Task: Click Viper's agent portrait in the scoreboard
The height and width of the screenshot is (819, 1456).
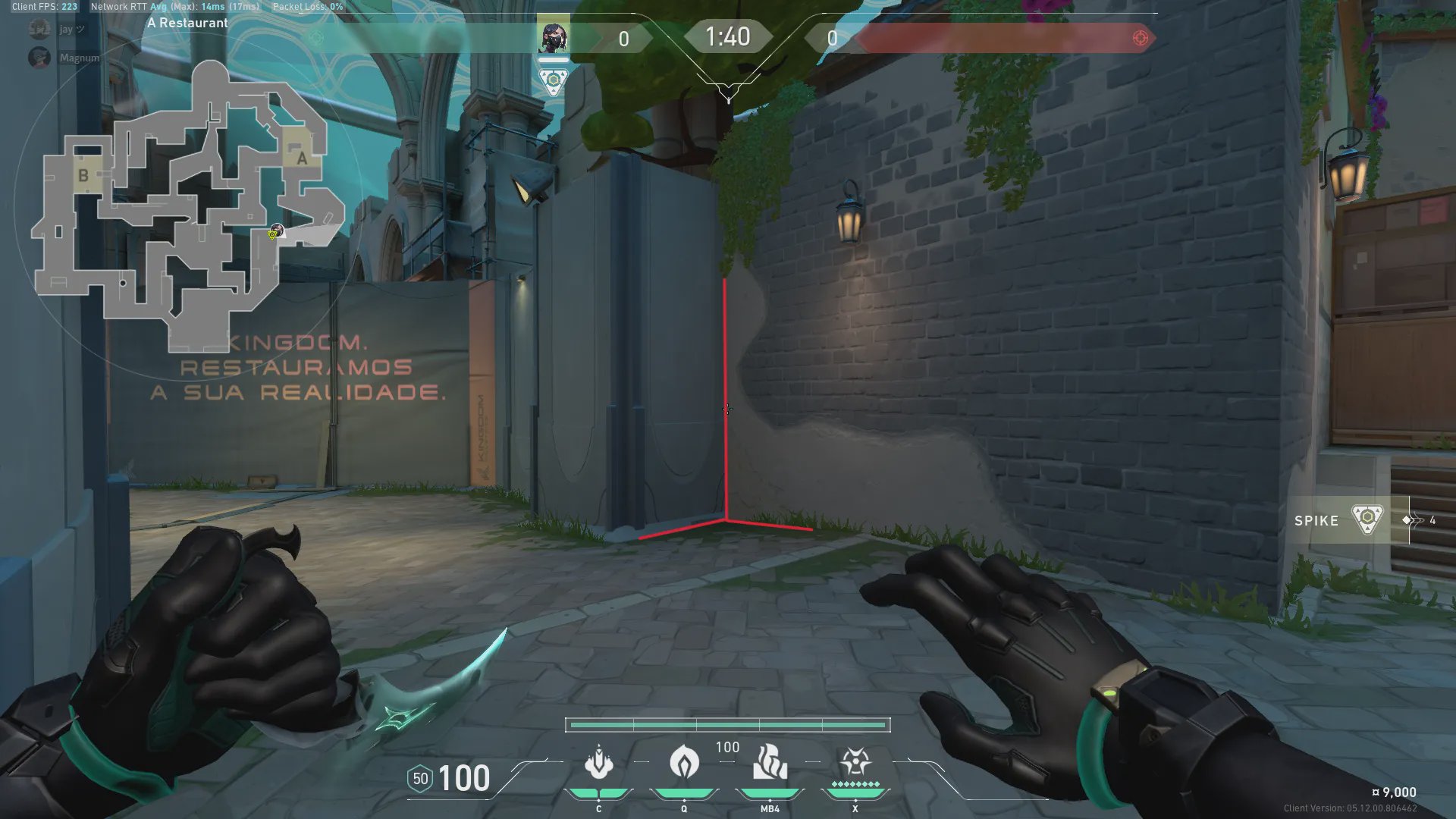Action: coord(553,37)
